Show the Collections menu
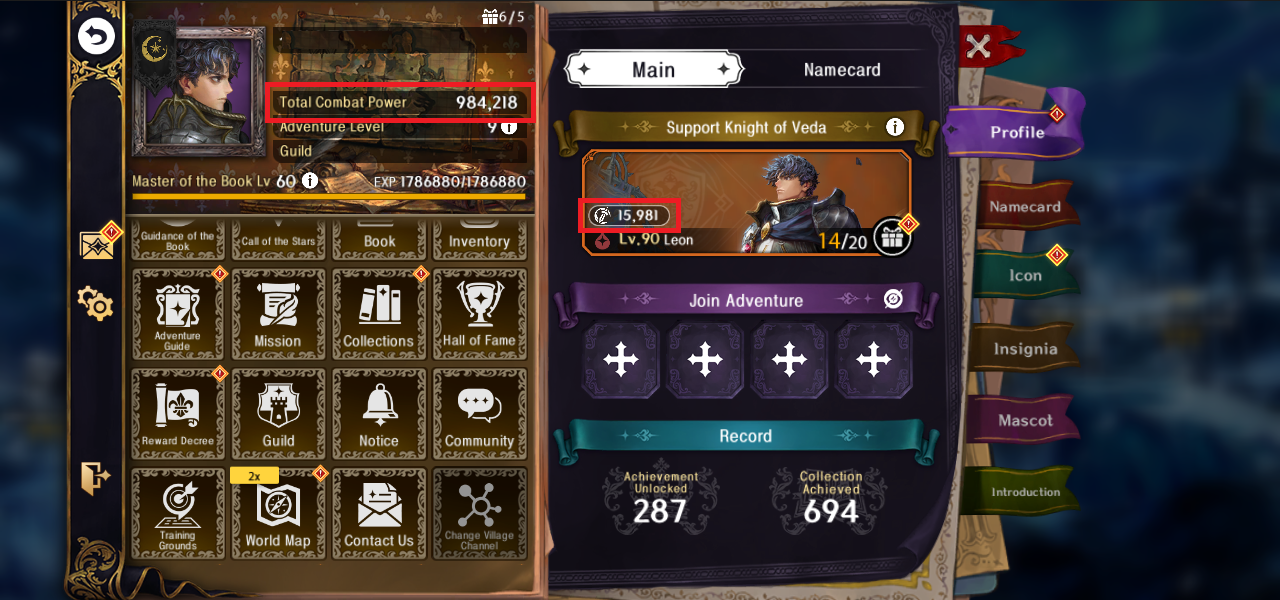Image resolution: width=1280 pixels, height=600 pixels. tap(378, 314)
